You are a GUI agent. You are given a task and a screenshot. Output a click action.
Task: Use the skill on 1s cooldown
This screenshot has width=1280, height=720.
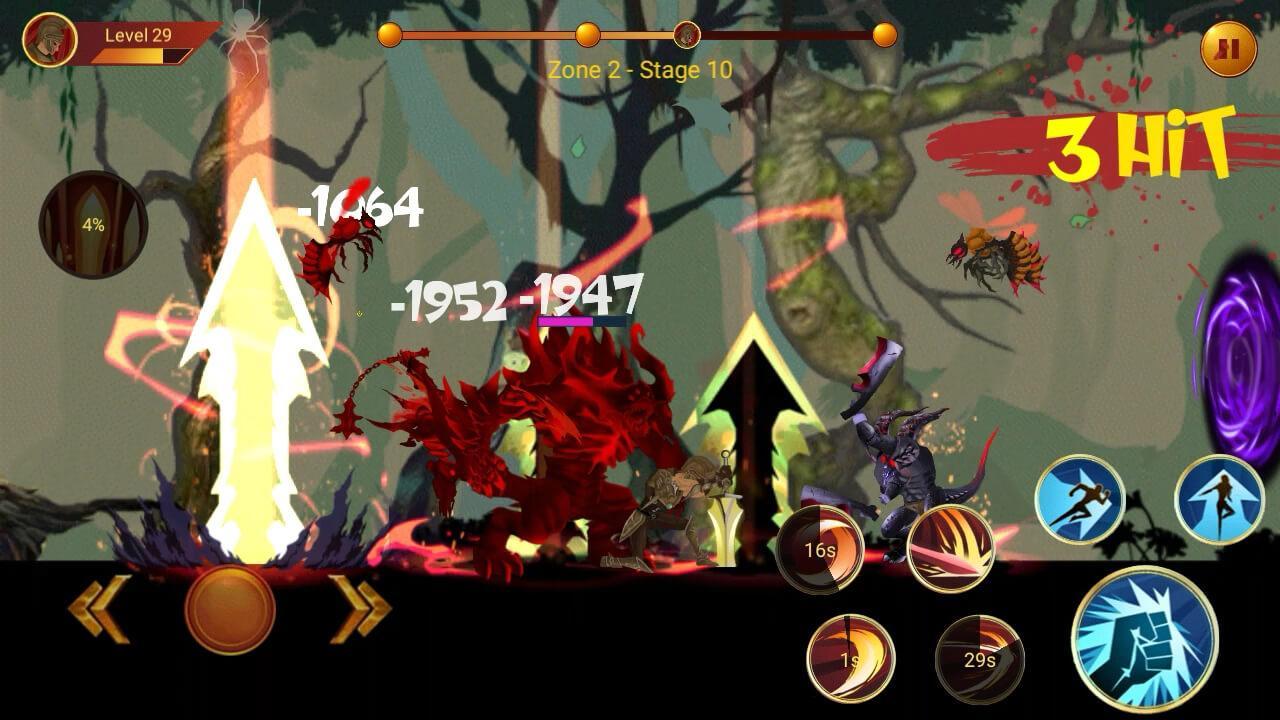click(x=850, y=658)
